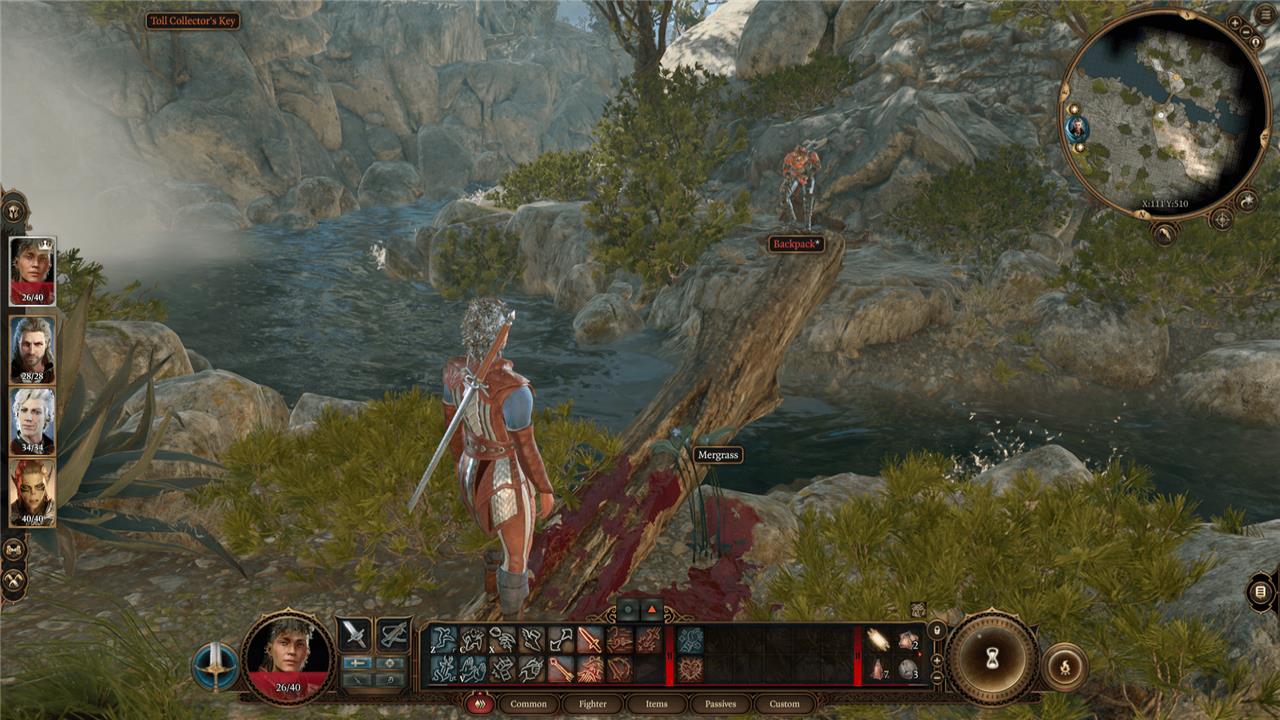Click the campfire rest button
The image size is (1280, 720).
[x=1064, y=666]
